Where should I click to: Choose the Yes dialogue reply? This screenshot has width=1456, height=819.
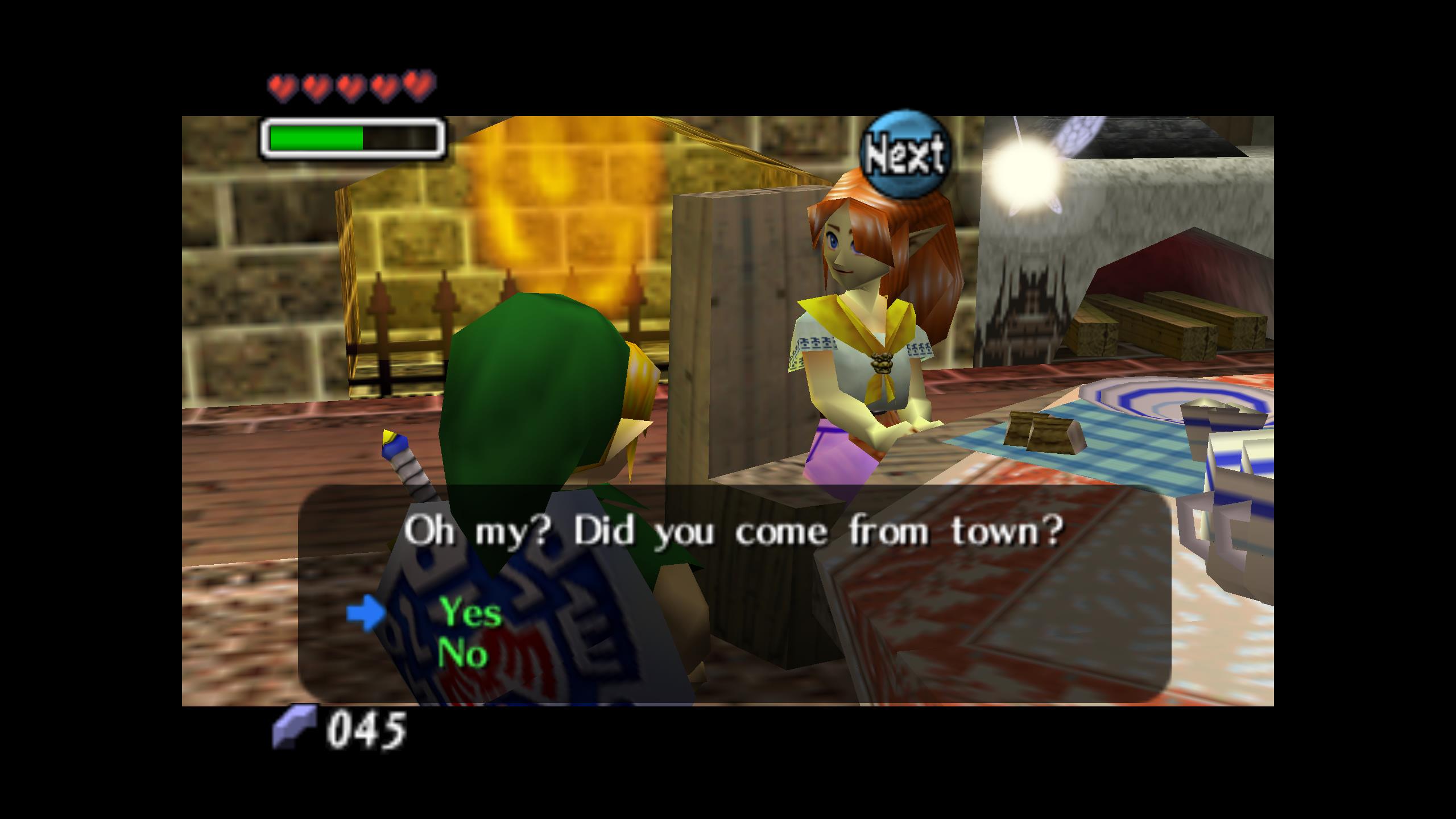pos(470,613)
